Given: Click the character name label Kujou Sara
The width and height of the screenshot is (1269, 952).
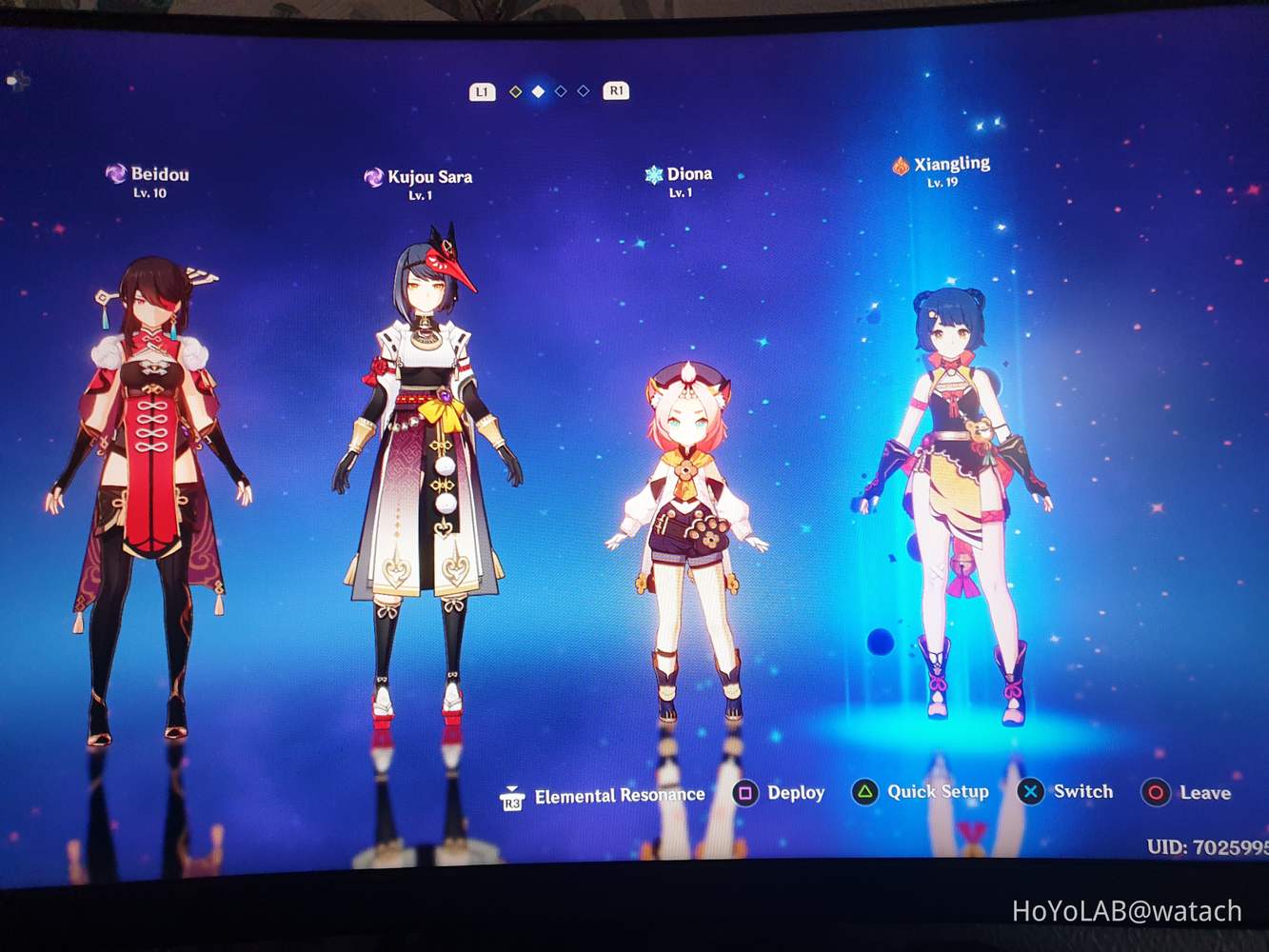Looking at the screenshot, I should point(431,176).
